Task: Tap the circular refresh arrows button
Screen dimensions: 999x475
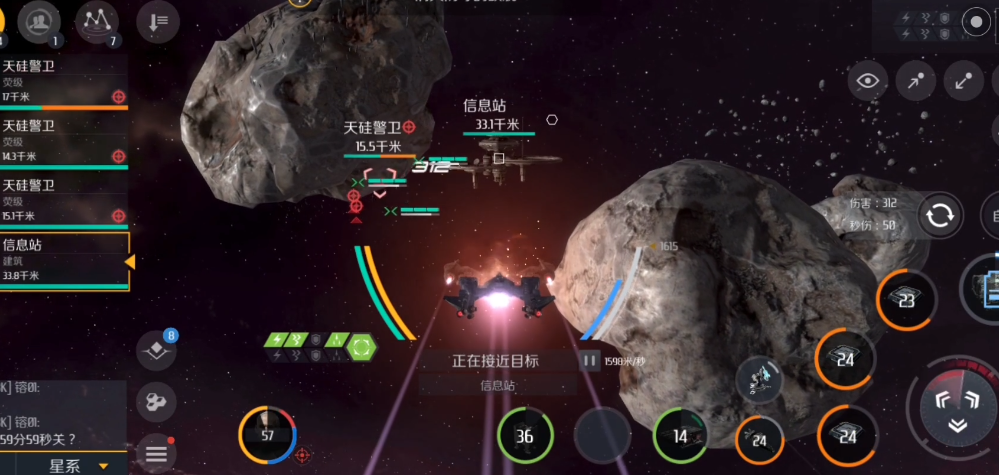Action: click(x=940, y=216)
